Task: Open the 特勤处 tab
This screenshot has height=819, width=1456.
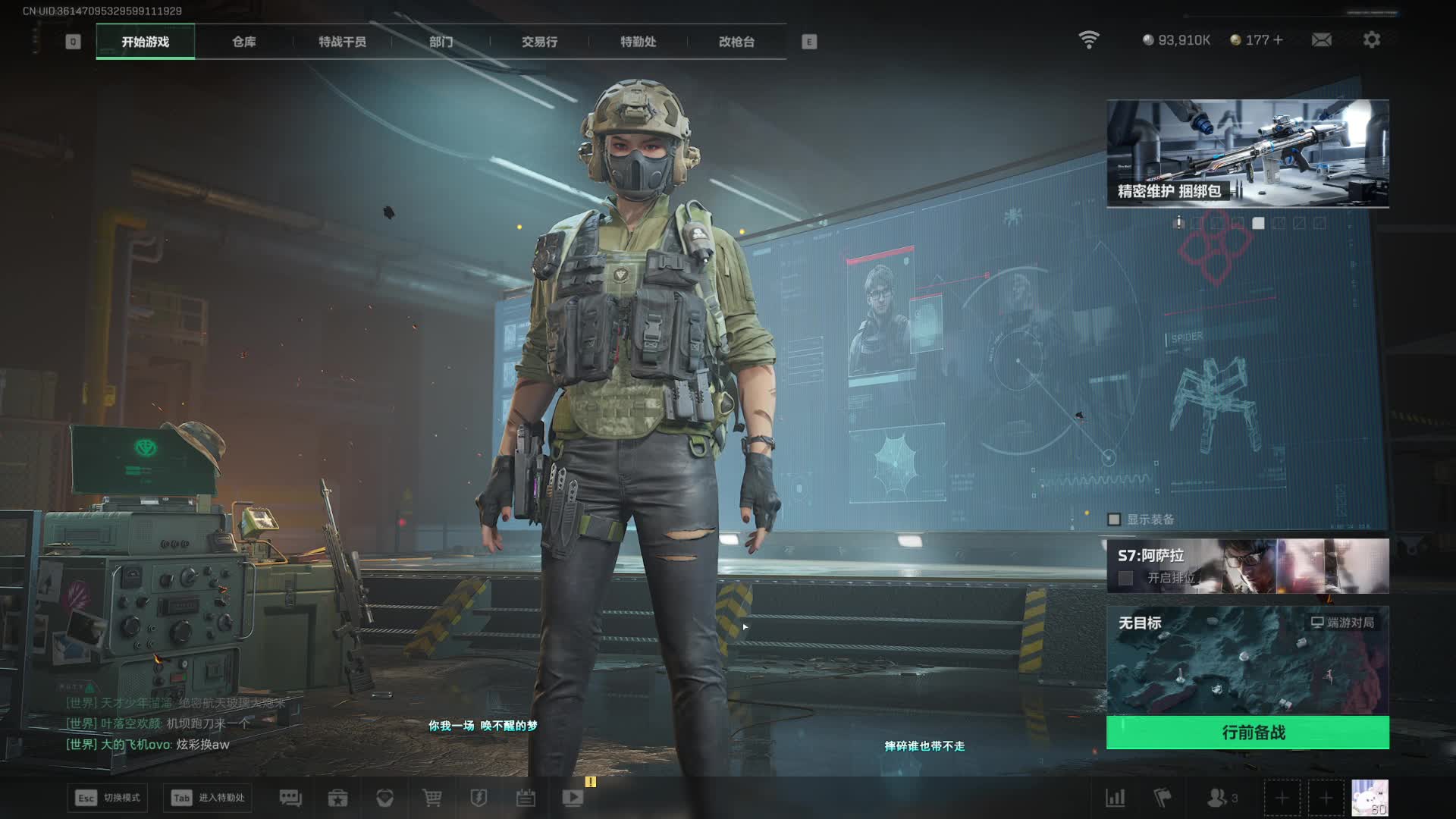Action: click(638, 42)
